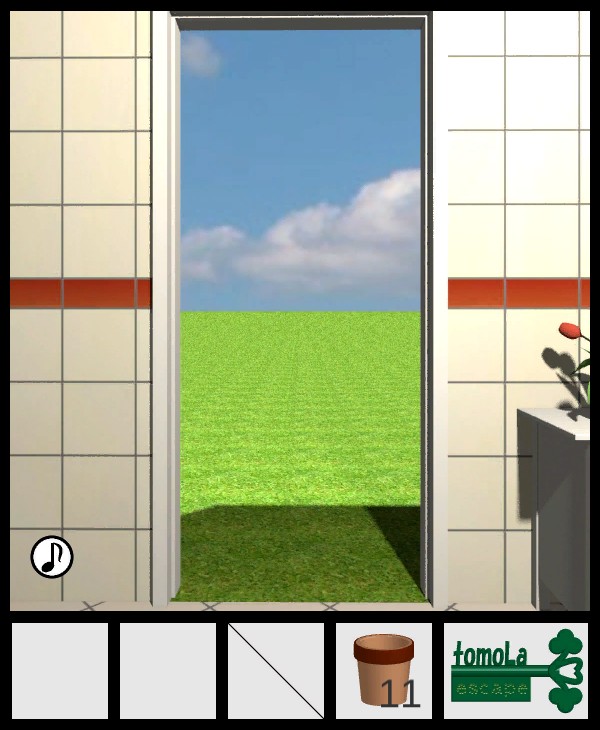The image size is (600, 730).
Task: Toggle the music note sound button
Action: click(x=52, y=557)
